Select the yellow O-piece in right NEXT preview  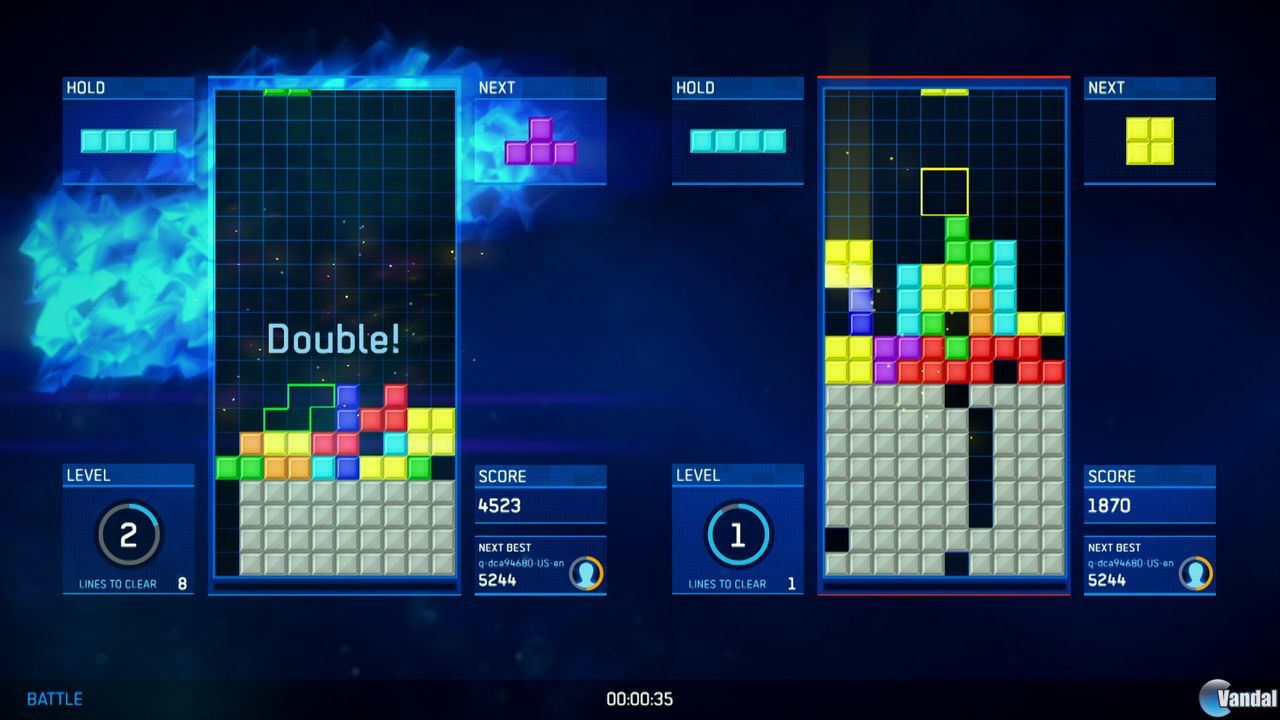click(x=1150, y=142)
